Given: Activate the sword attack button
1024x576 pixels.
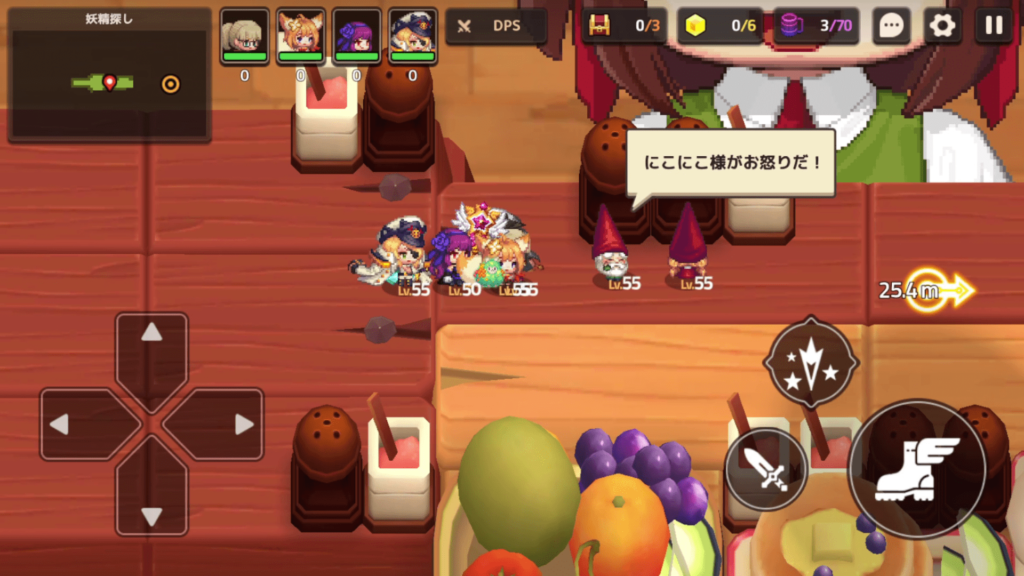Looking at the screenshot, I should [766, 469].
